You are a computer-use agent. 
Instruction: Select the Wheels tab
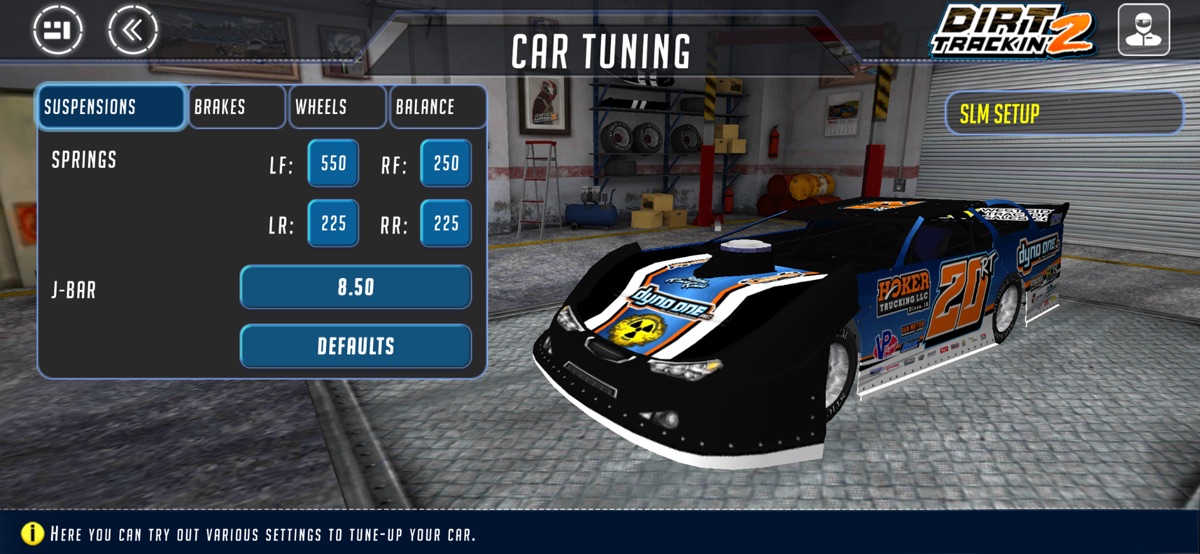(338, 107)
